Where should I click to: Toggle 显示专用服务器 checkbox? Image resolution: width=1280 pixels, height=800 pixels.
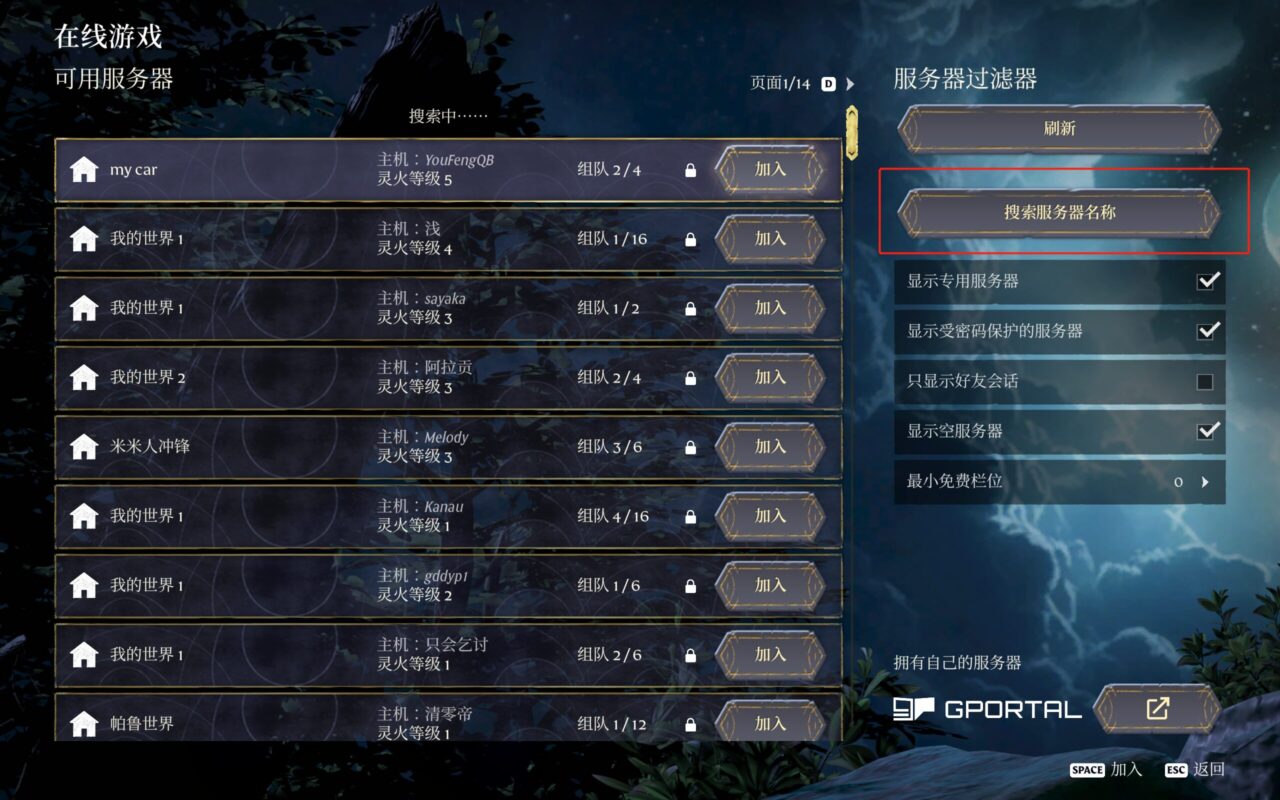(1208, 281)
